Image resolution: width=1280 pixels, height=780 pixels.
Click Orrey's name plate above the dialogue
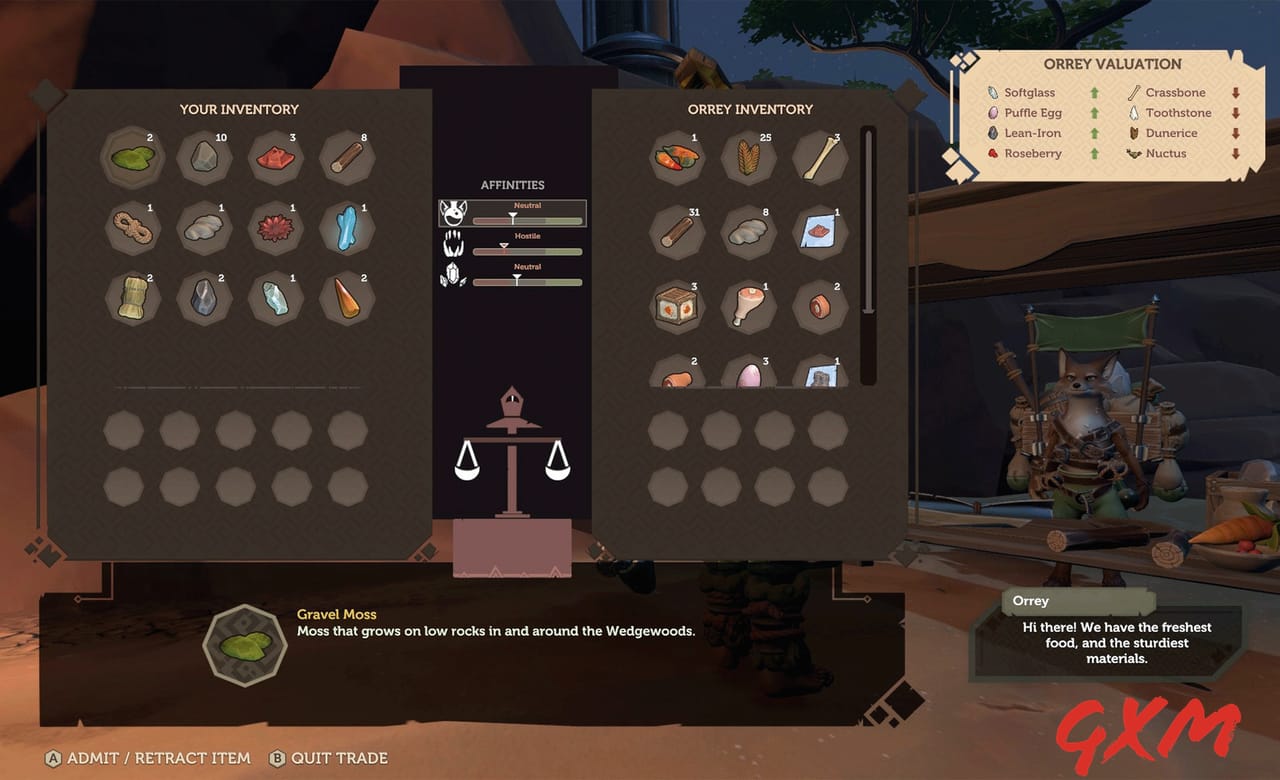pos(1078,601)
